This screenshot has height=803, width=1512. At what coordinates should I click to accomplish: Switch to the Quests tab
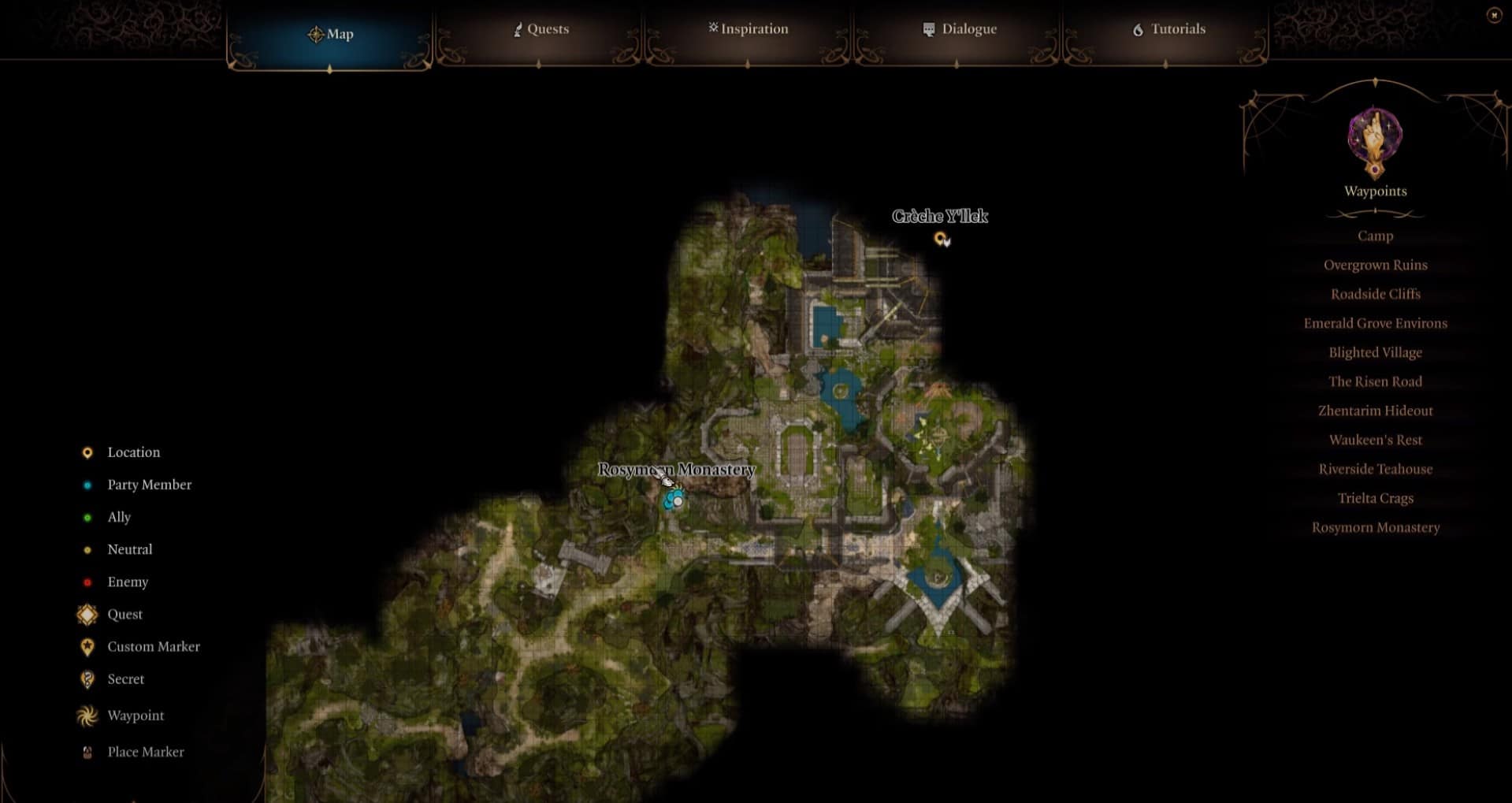pos(541,29)
